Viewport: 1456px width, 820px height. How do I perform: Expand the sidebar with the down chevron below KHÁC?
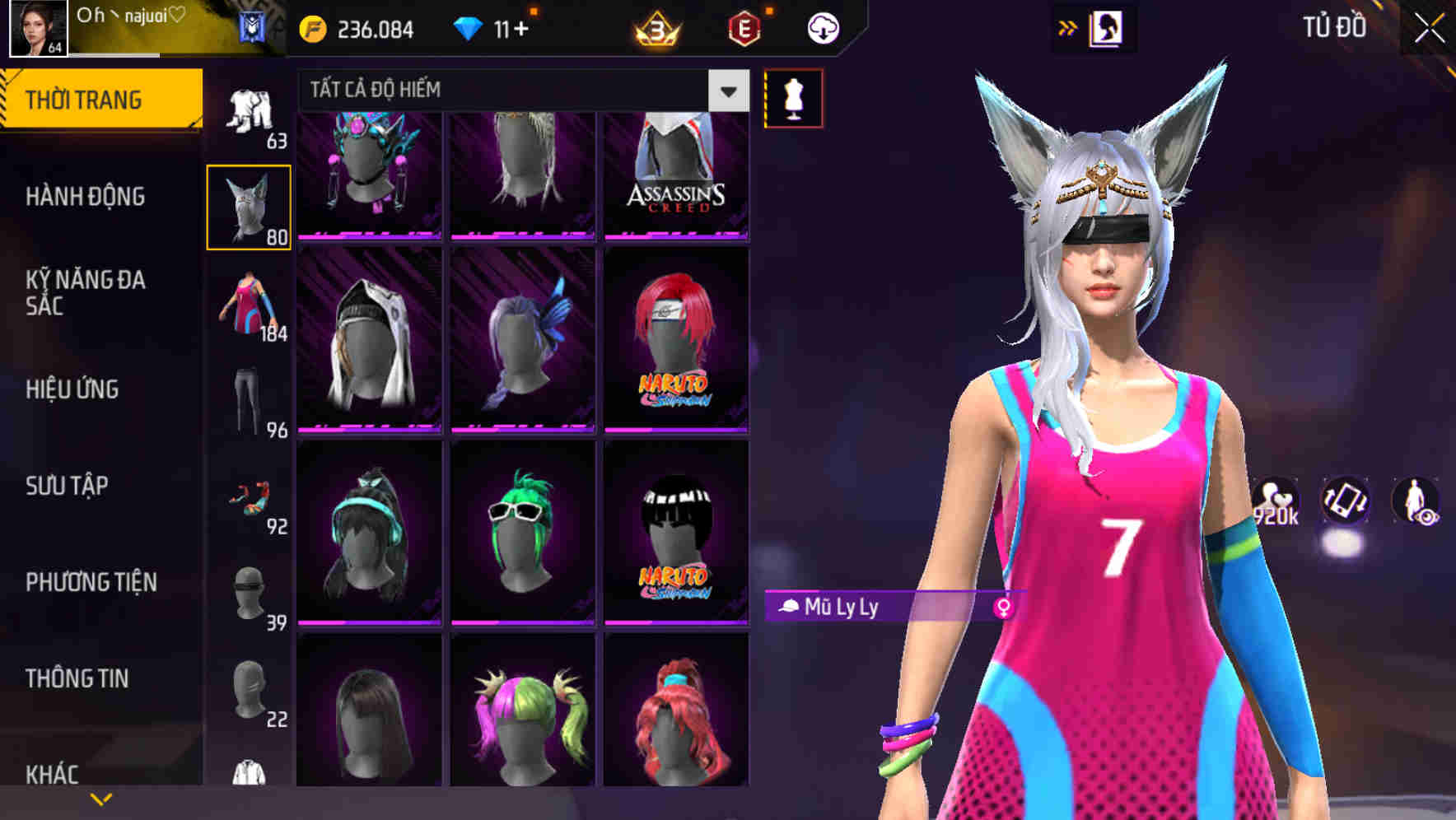101,798
